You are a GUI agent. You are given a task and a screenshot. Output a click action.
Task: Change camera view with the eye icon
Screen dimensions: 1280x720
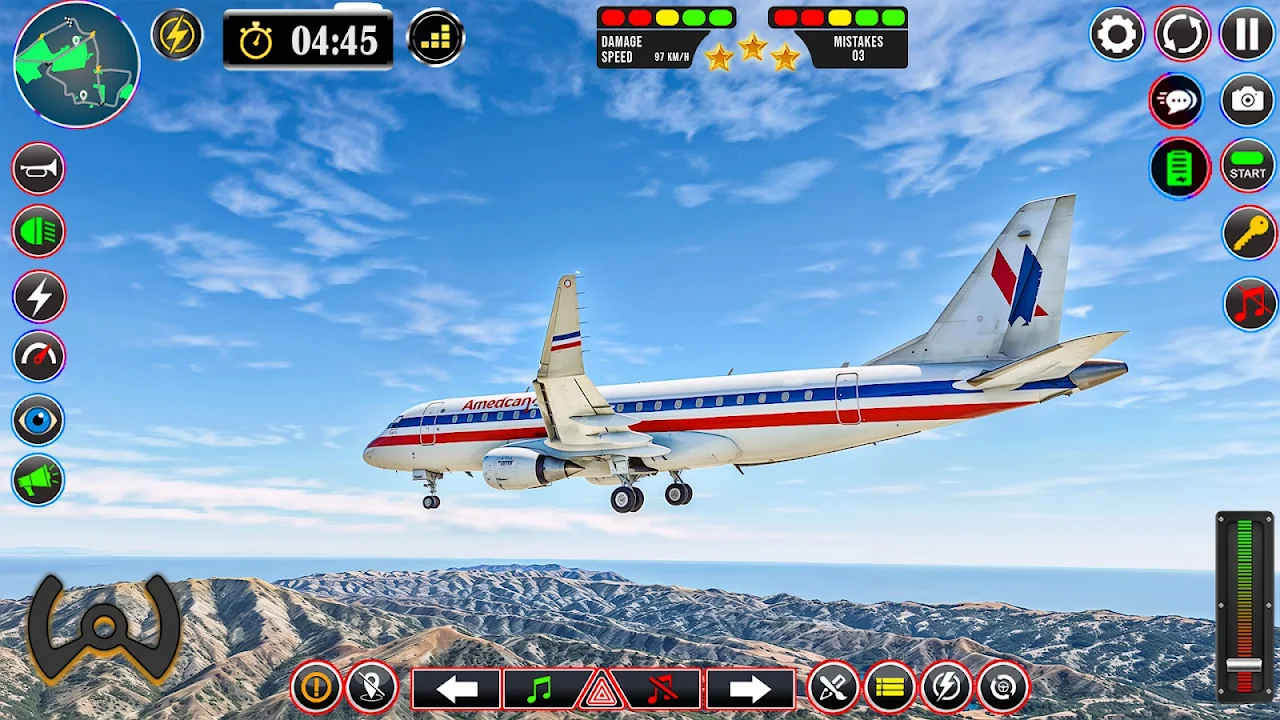coord(39,420)
